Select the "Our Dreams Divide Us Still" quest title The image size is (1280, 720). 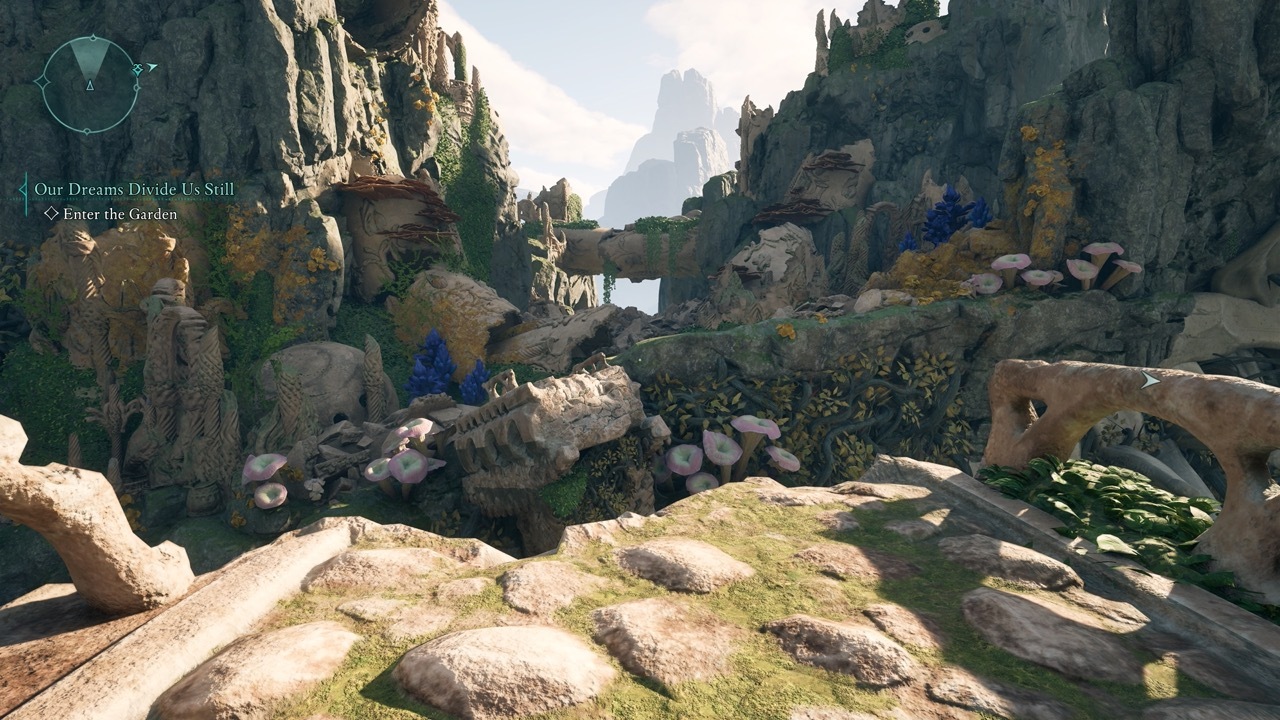[x=134, y=189]
